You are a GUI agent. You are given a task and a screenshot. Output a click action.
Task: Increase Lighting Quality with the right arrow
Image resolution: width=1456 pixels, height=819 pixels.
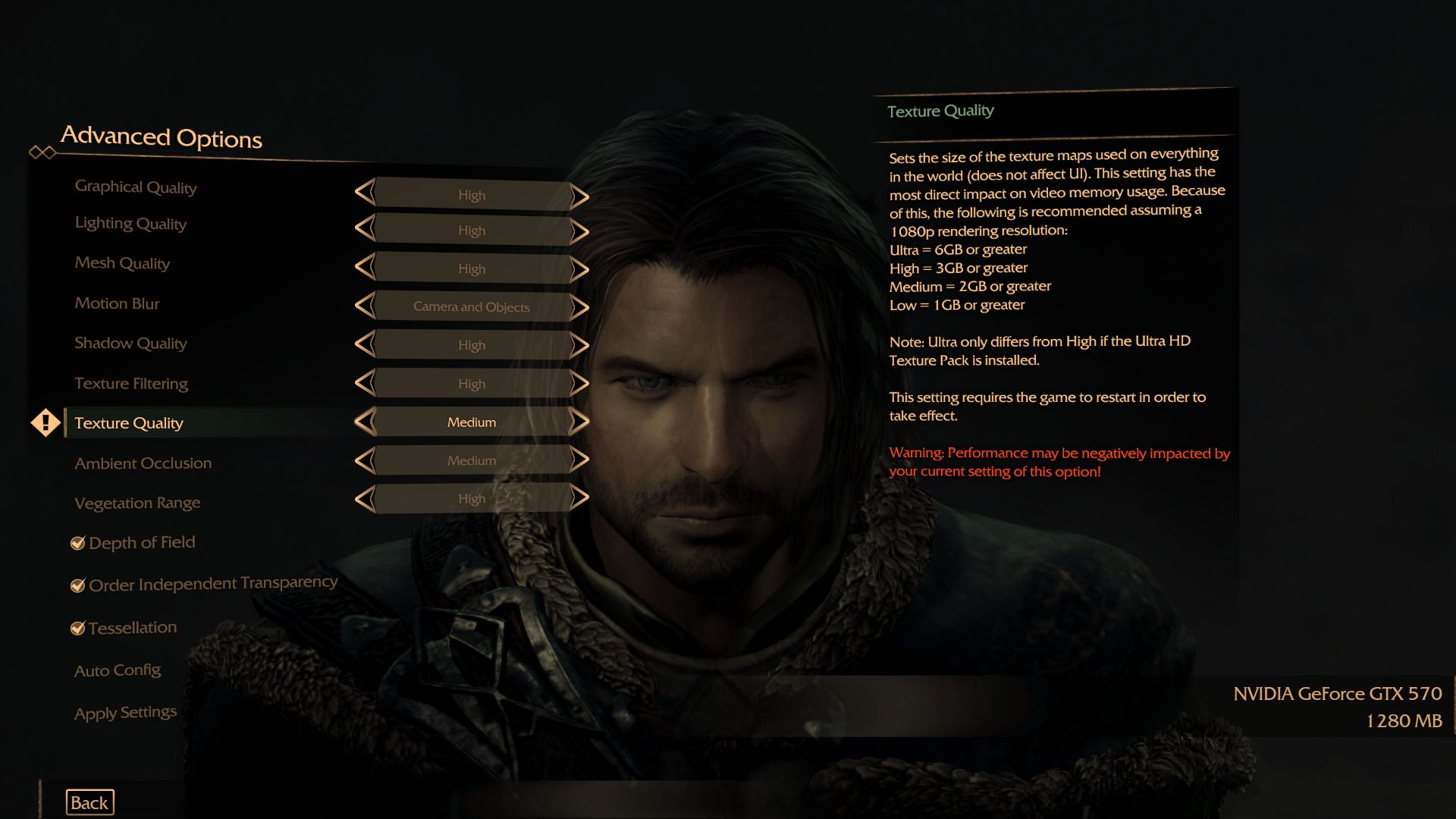(x=579, y=231)
